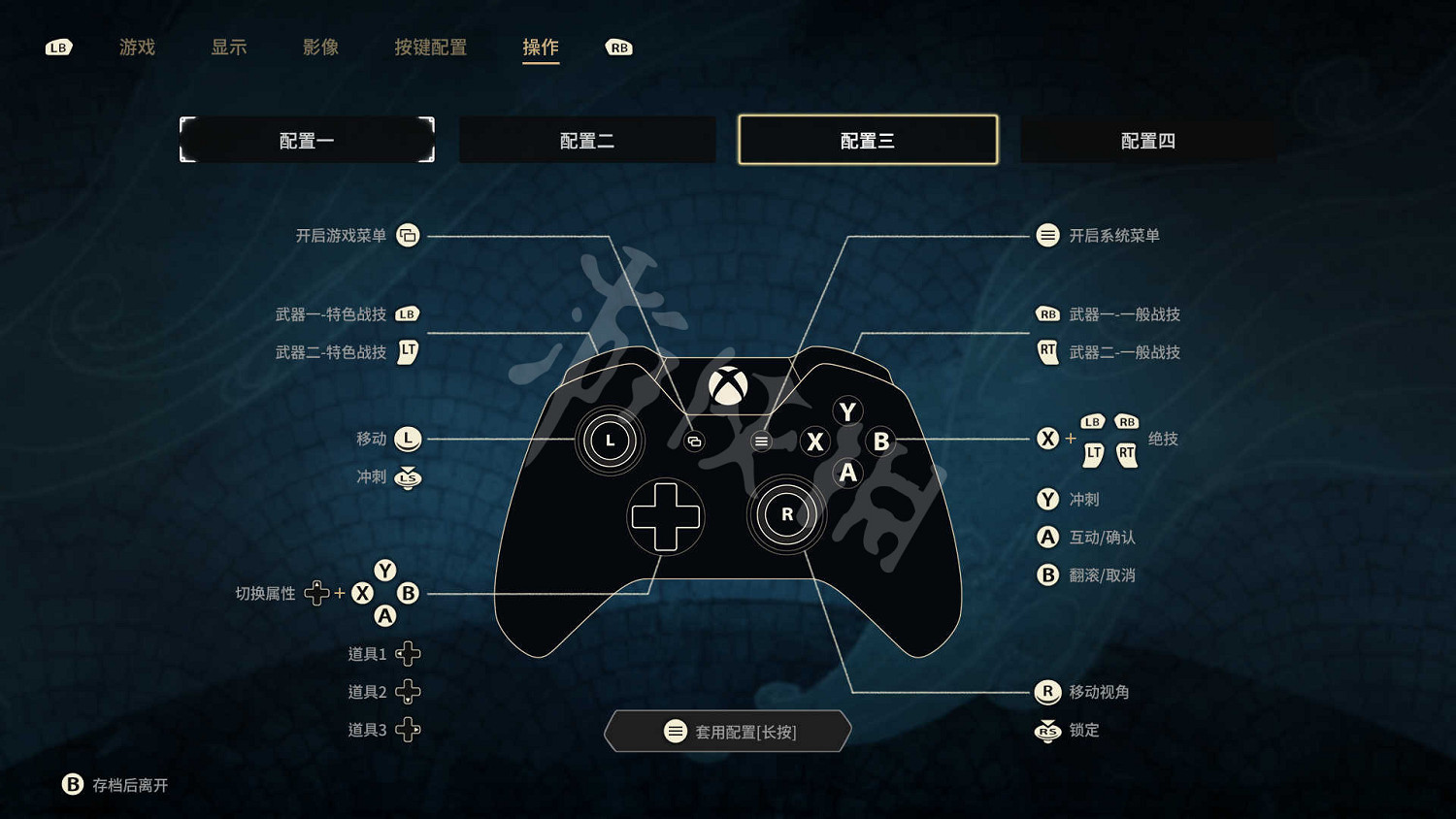
Task: Select the LT trigger icon beside 武器二-特色战技
Action: (408, 352)
